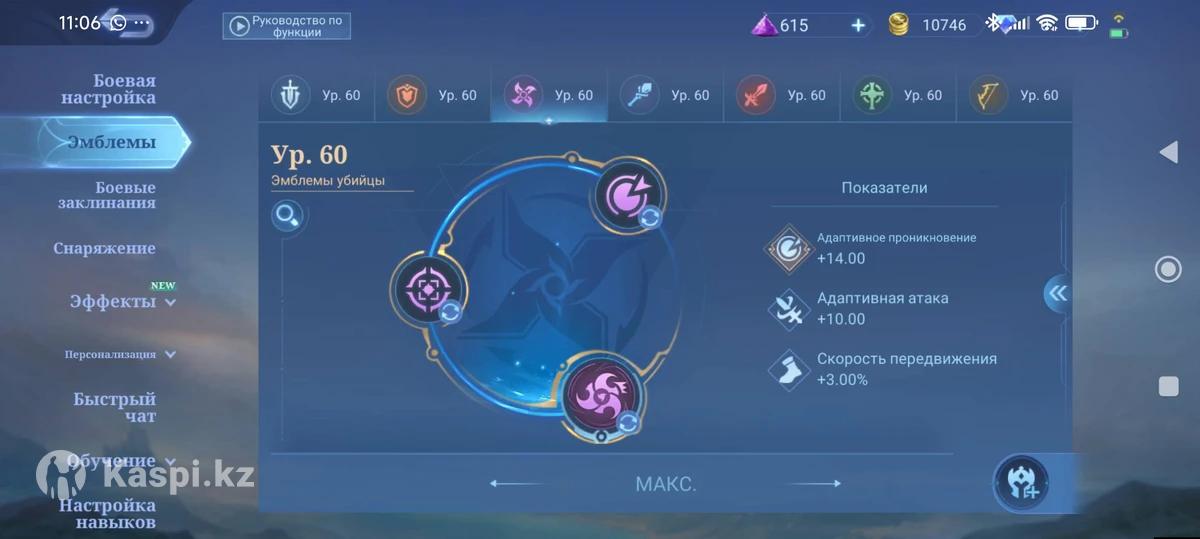
Task: Choose the red sword fighter emblem tab
Action: coord(780,96)
